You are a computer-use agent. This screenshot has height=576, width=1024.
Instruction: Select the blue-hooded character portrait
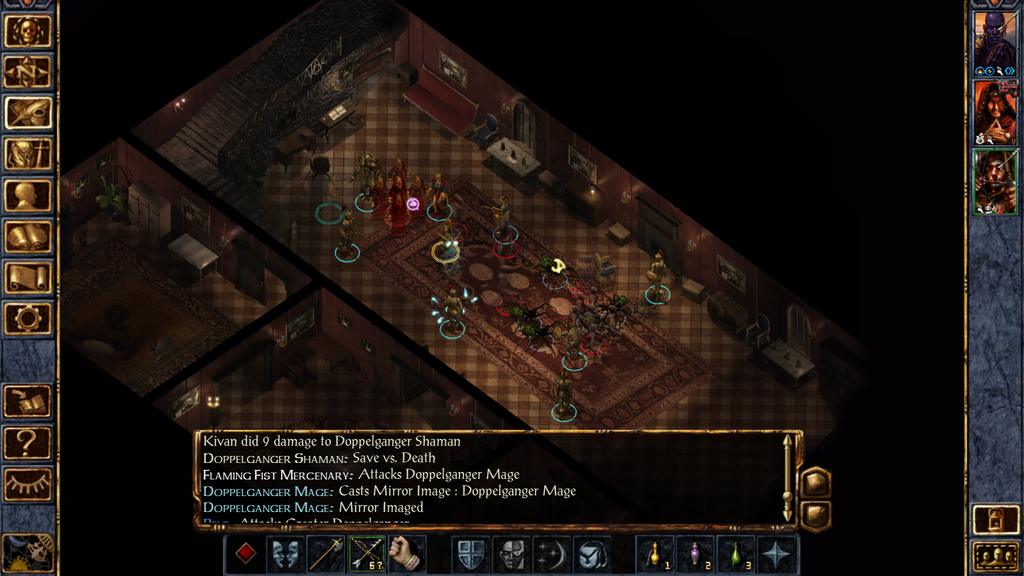[995, 43]
